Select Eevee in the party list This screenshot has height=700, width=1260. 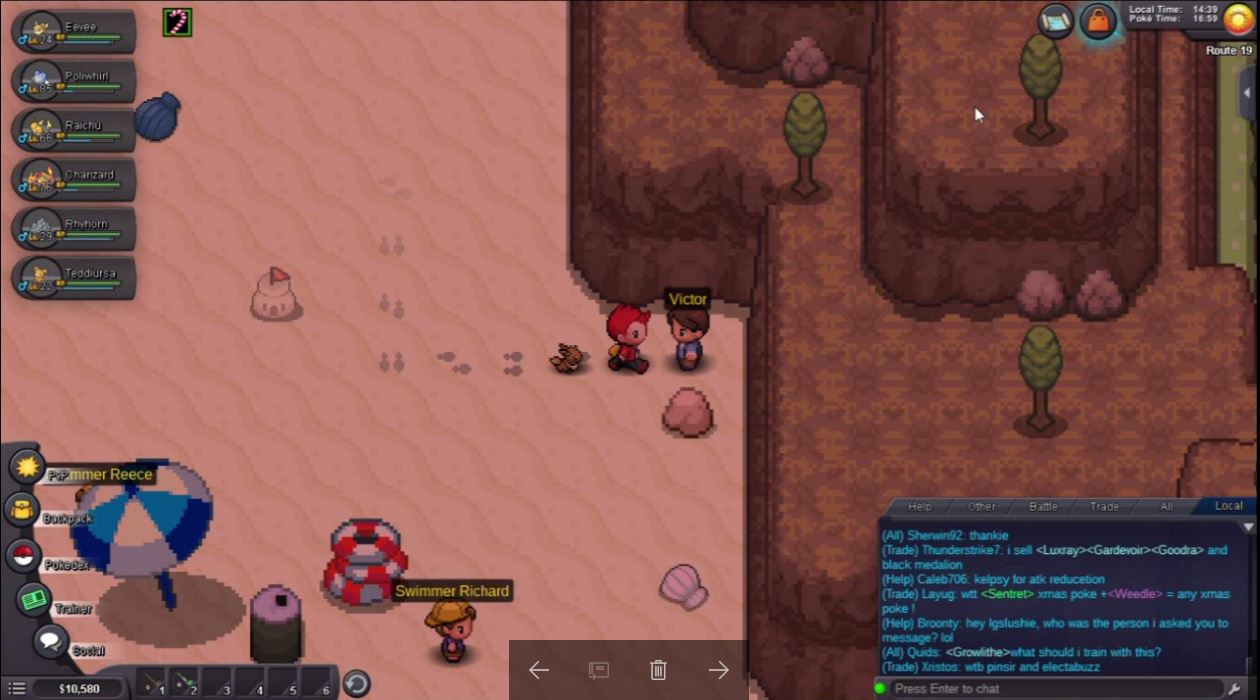(74, 32)
